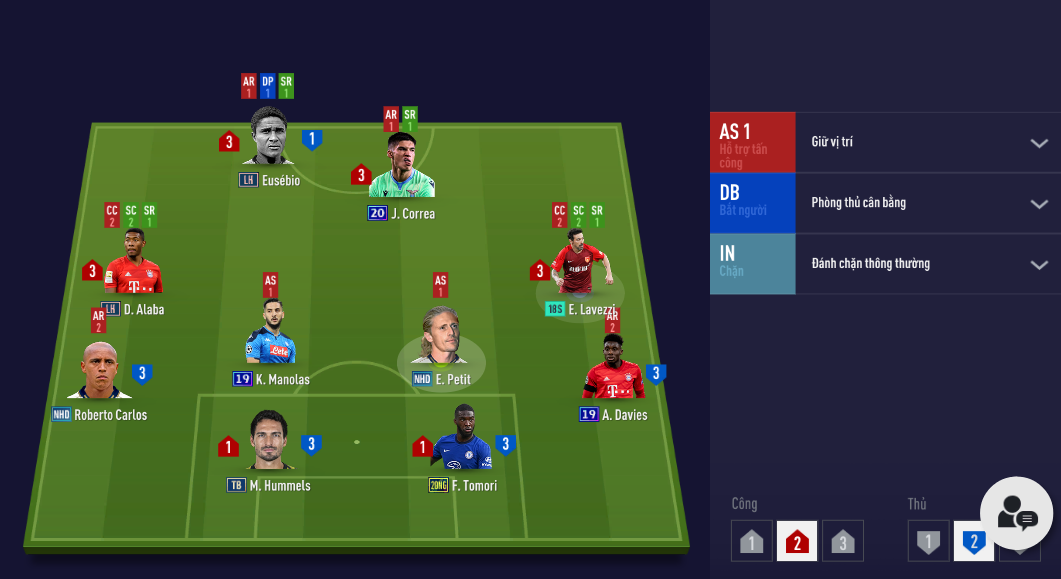Viewport: 1061px width, 579px height.
Task: Open the IN 'Đánh chặn thông thường' dropdown
Action: [x=1038, y=265]
